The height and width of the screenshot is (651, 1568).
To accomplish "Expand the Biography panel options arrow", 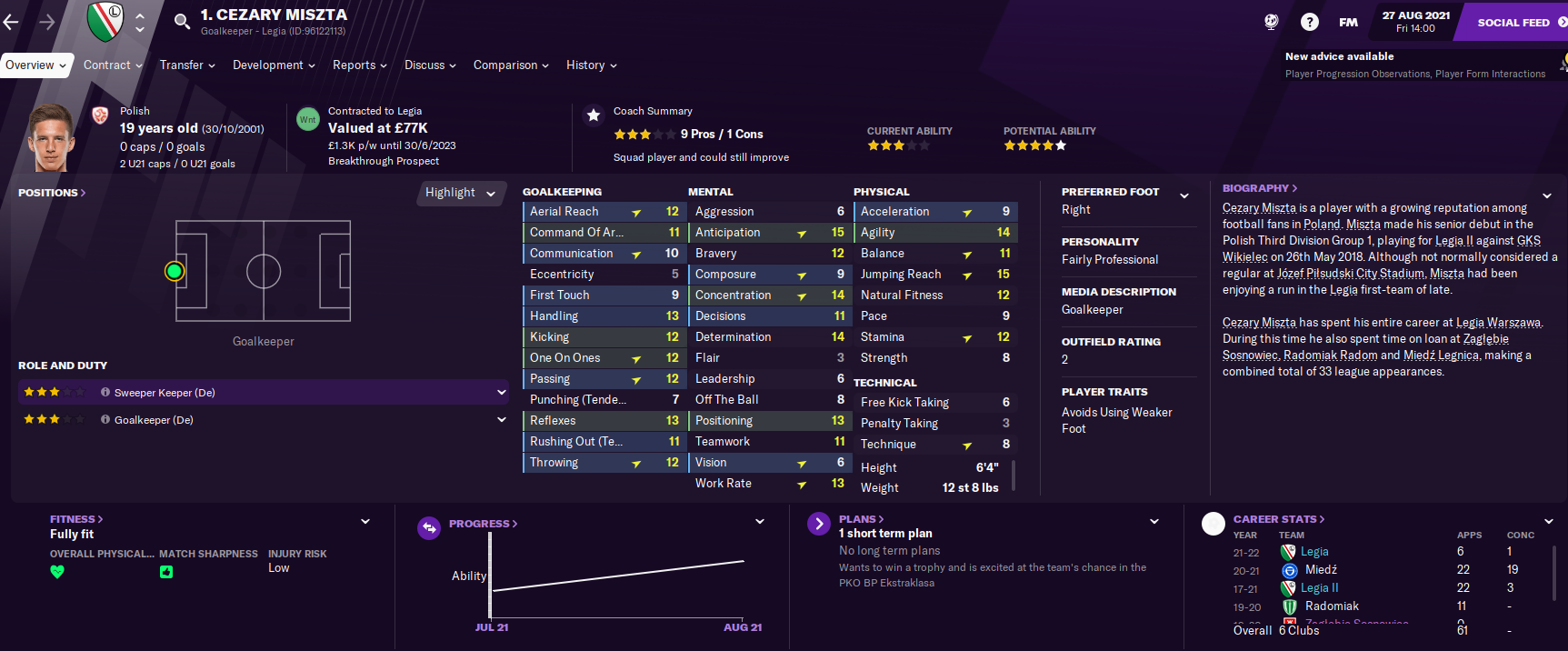I will click(1546, 195).
